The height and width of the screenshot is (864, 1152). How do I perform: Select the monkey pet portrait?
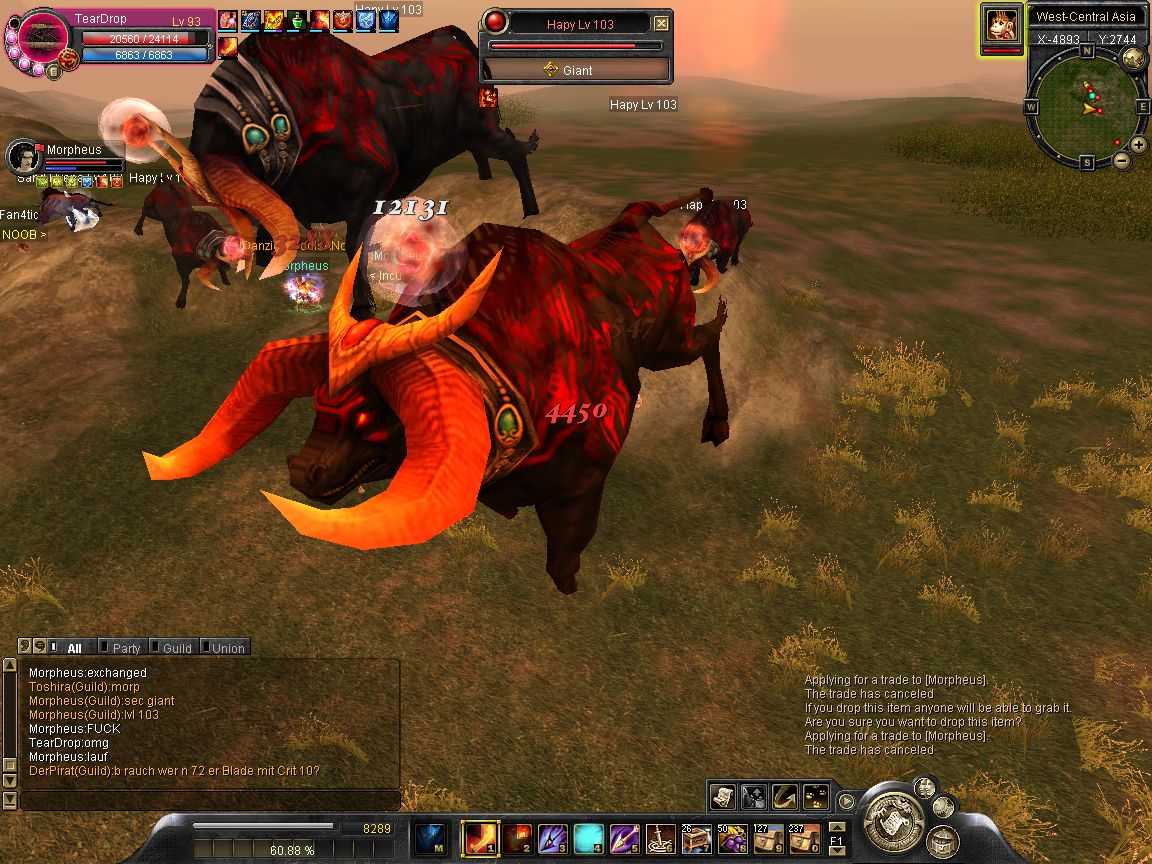[x=1002, y=24]
